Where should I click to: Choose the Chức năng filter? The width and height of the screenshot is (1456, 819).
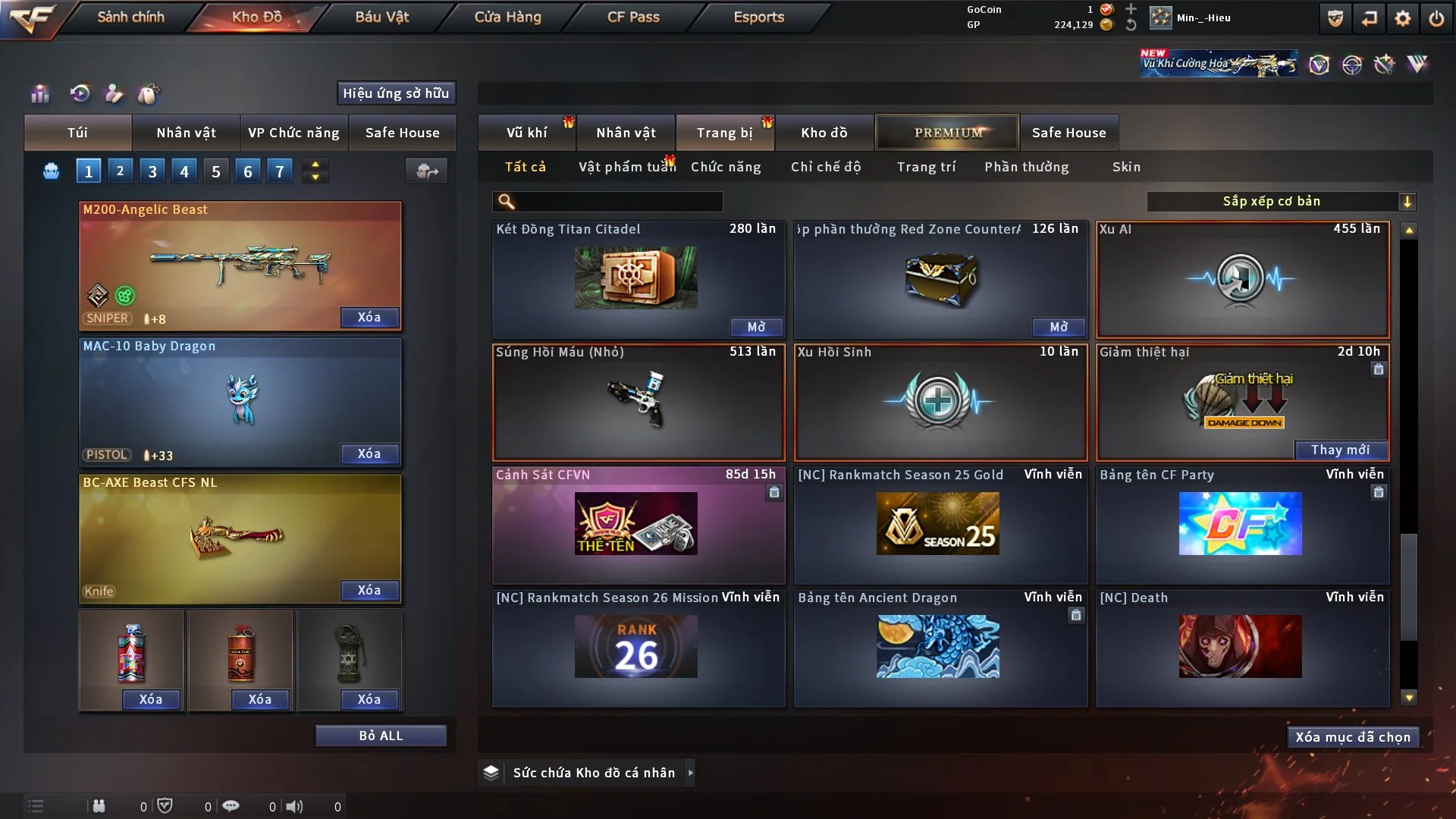[x=726, y=167]
